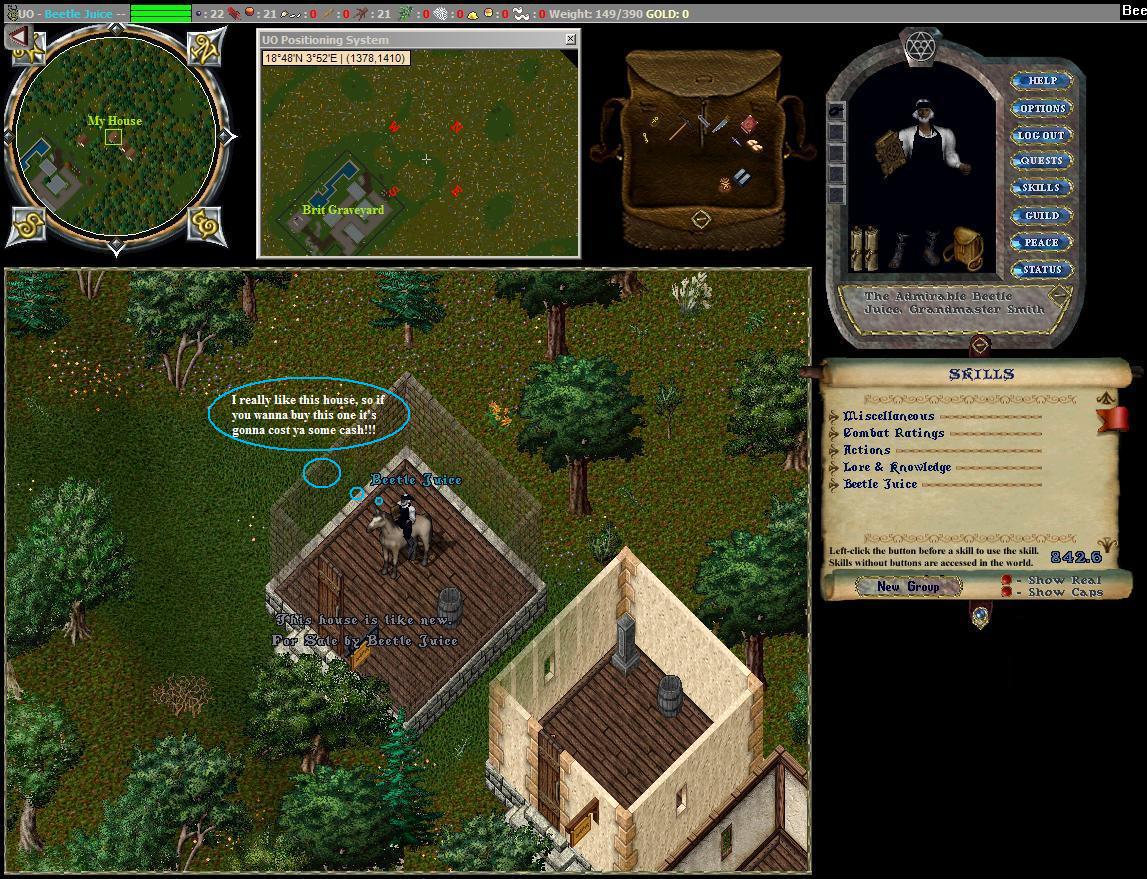
Task: Close the UO Positioning System window
Action: coord(570,39)
